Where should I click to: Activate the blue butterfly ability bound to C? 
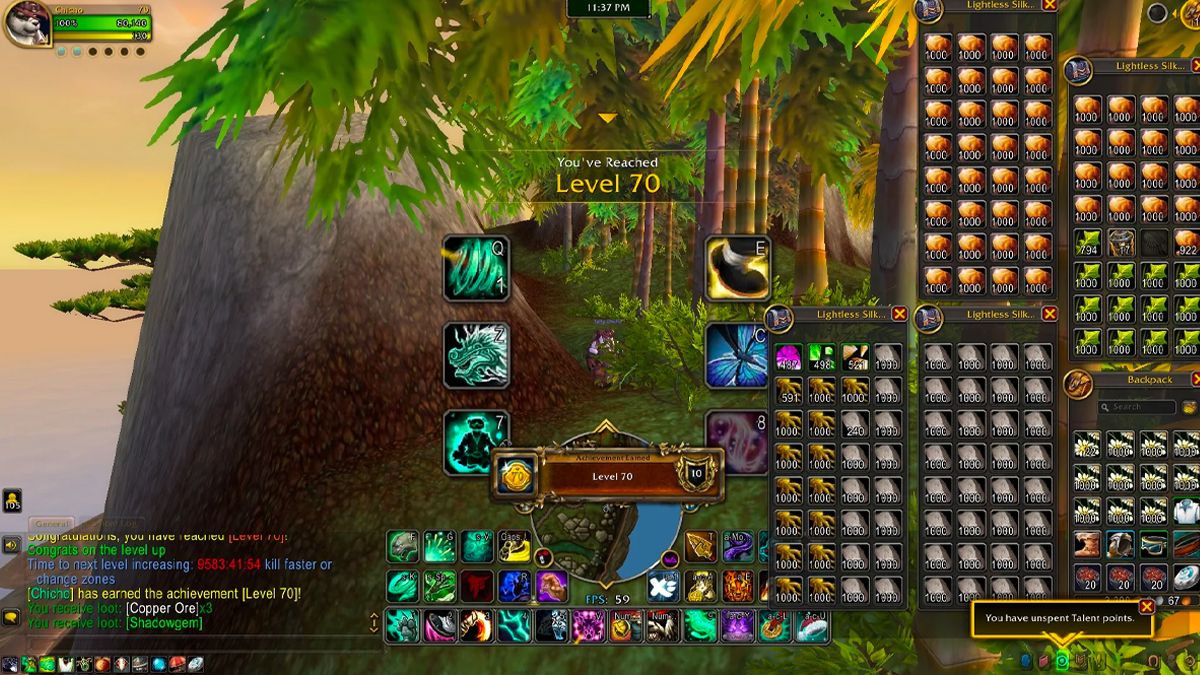[x=737, y=355]
